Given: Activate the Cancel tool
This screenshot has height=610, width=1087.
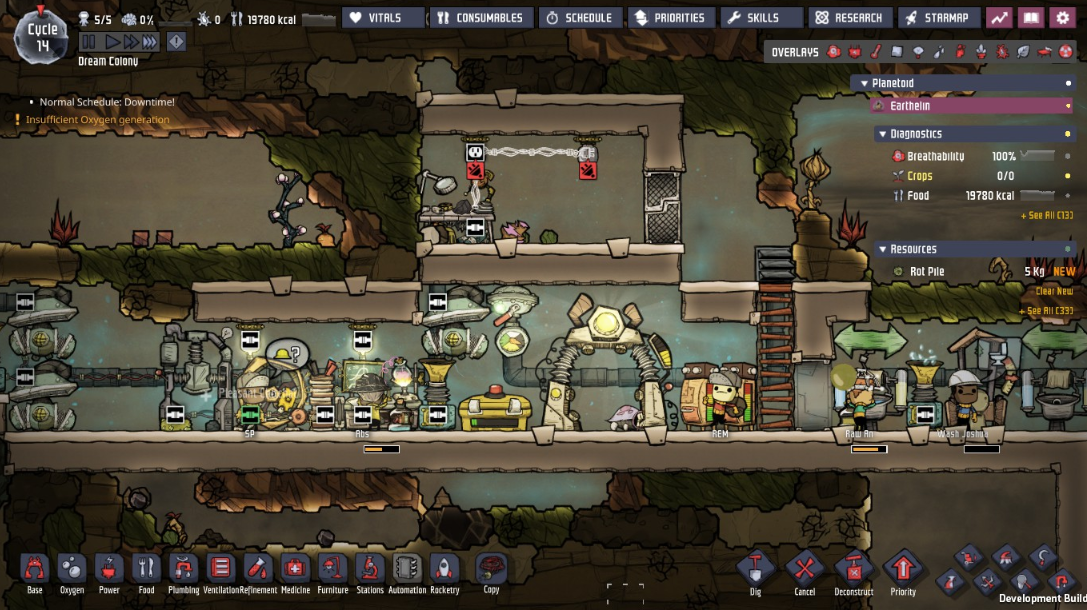Looking at the screenshot, I should [804, 571].
